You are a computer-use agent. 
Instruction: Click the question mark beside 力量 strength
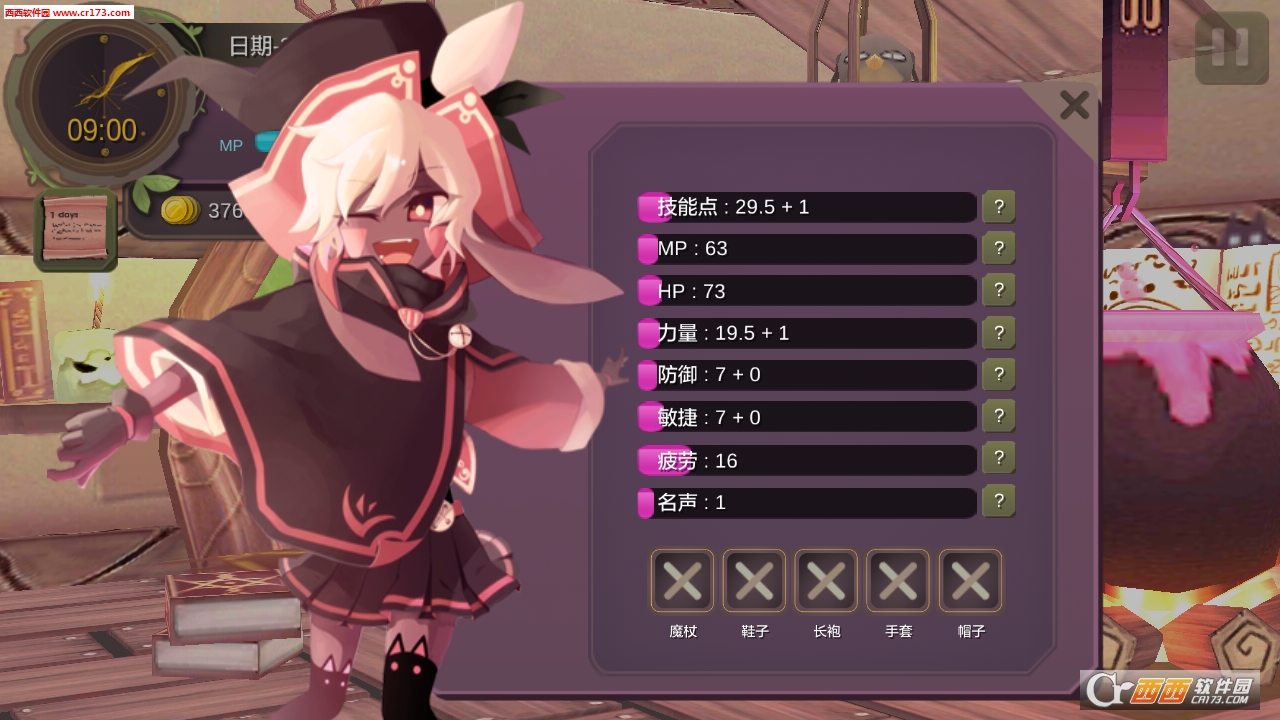[x=998, y=332]
